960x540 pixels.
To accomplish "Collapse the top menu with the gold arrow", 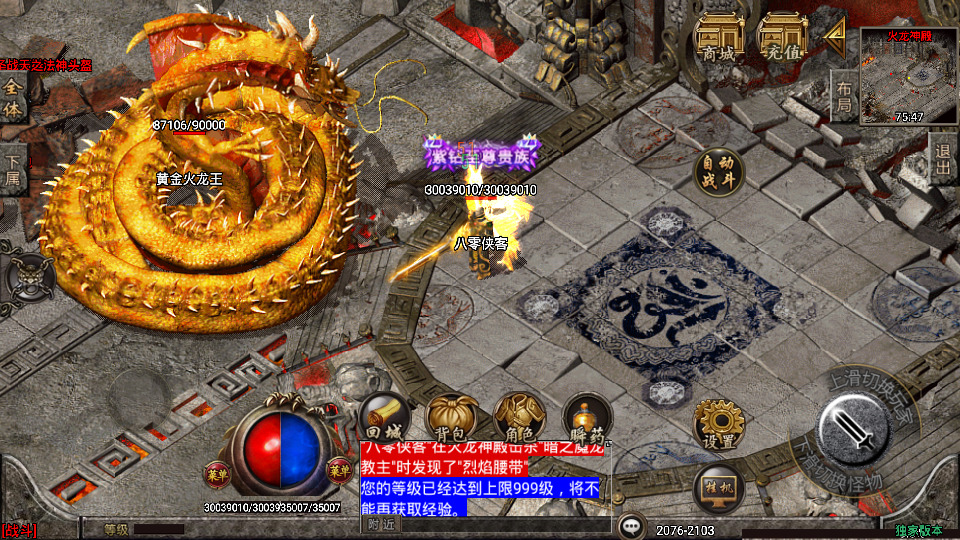I will pos(835,35).
